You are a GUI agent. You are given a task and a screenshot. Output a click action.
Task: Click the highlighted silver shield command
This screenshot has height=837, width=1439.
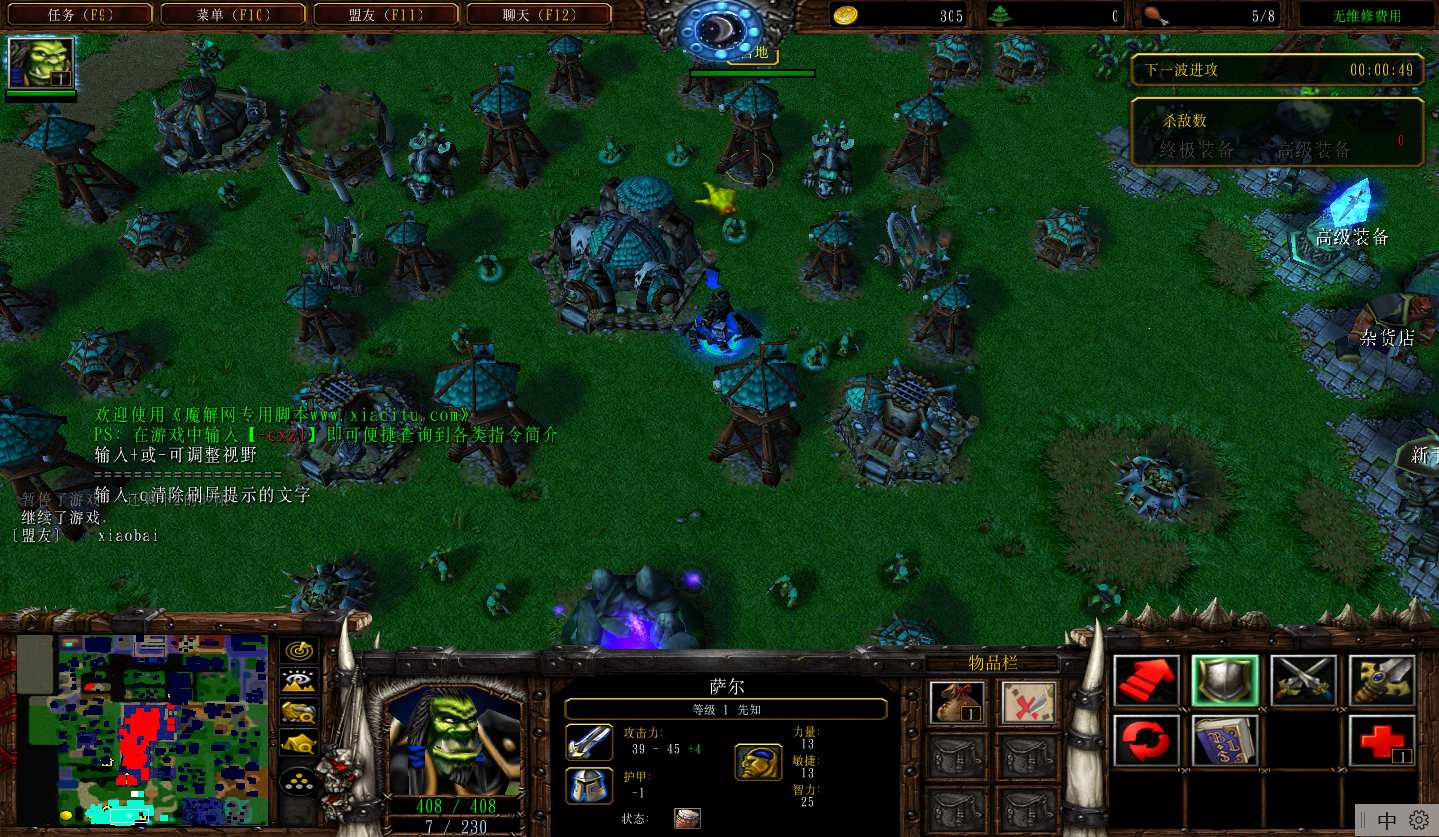pyautogui.click(x=1225, y=681)
